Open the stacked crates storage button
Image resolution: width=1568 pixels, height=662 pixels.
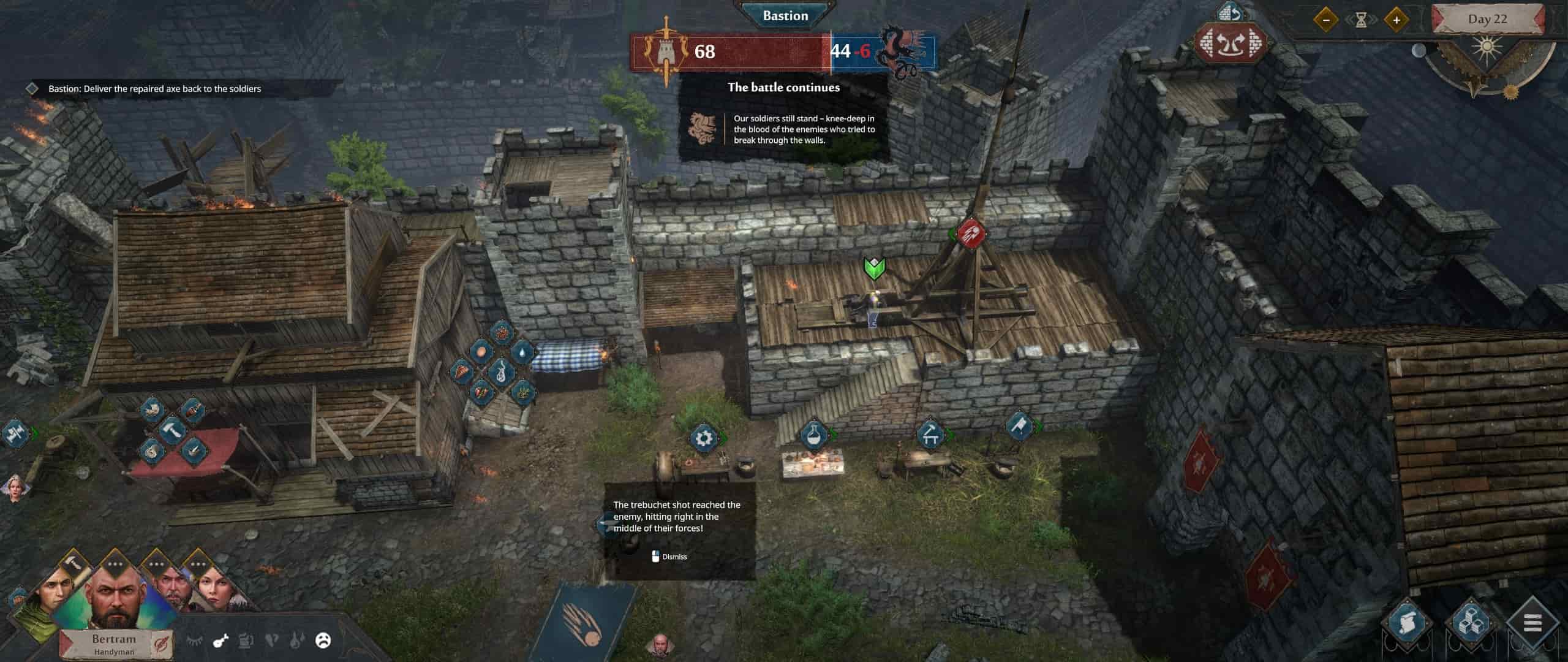tap(1470, 625)
